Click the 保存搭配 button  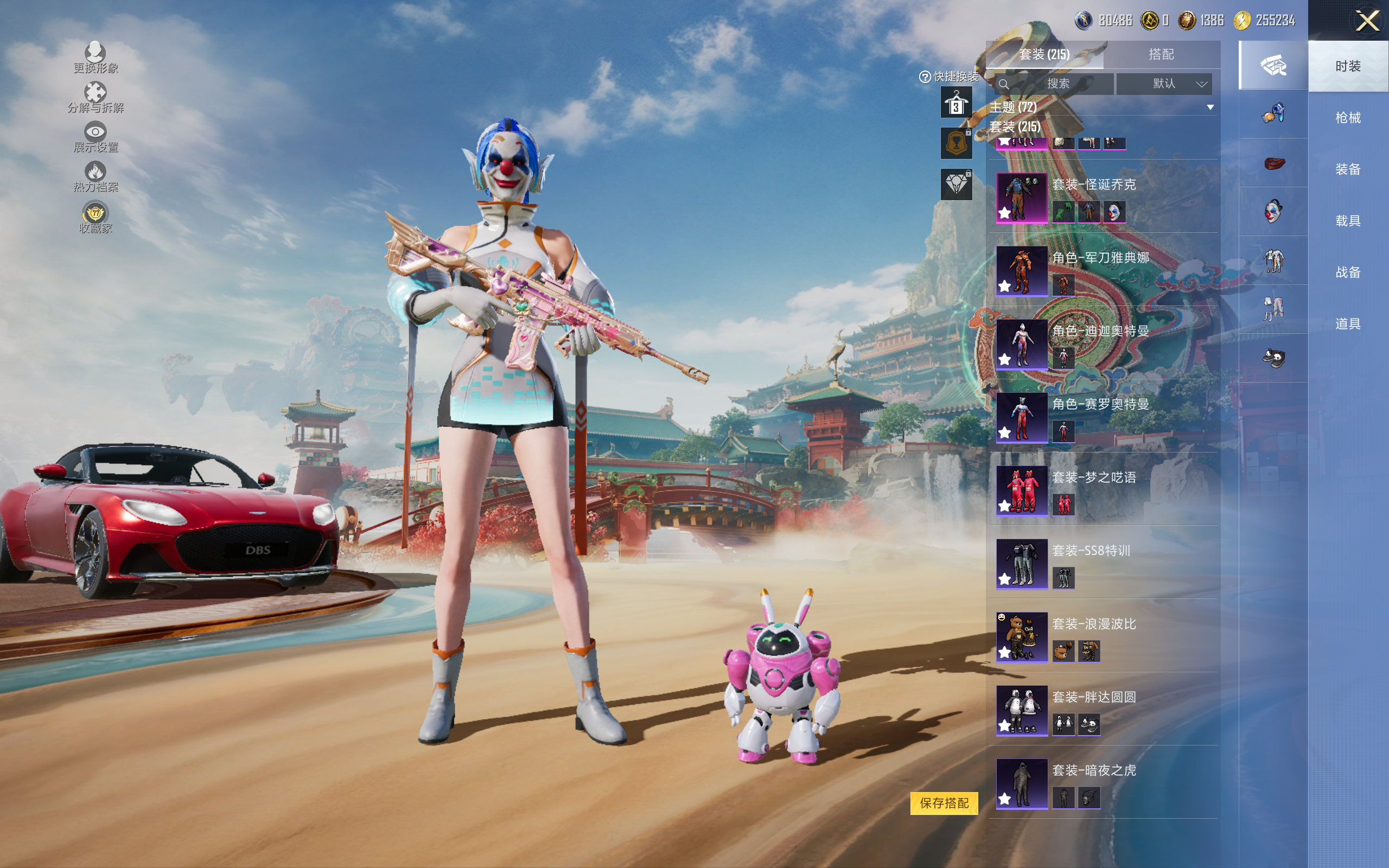point(944,802)
